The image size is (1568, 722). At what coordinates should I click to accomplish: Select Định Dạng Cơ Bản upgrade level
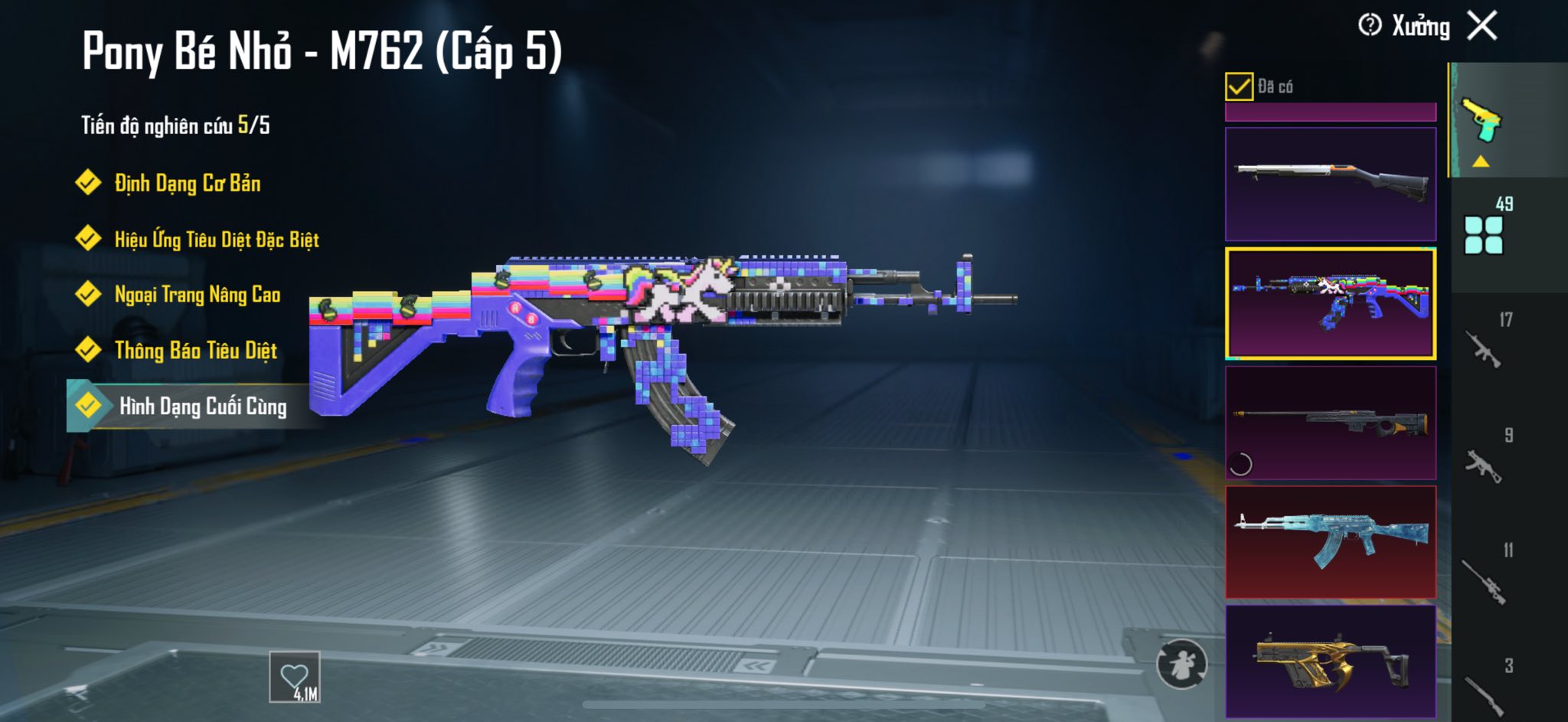click(187, 183)
